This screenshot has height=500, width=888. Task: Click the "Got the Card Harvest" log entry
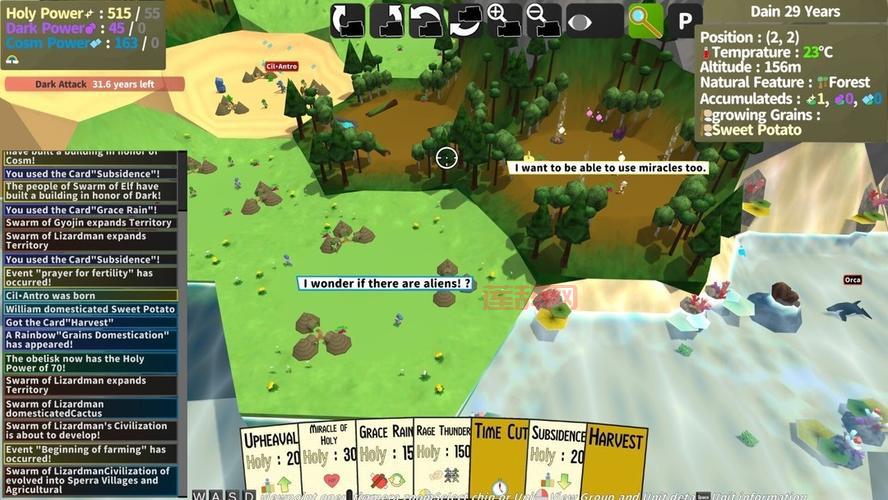click(91, 322)
